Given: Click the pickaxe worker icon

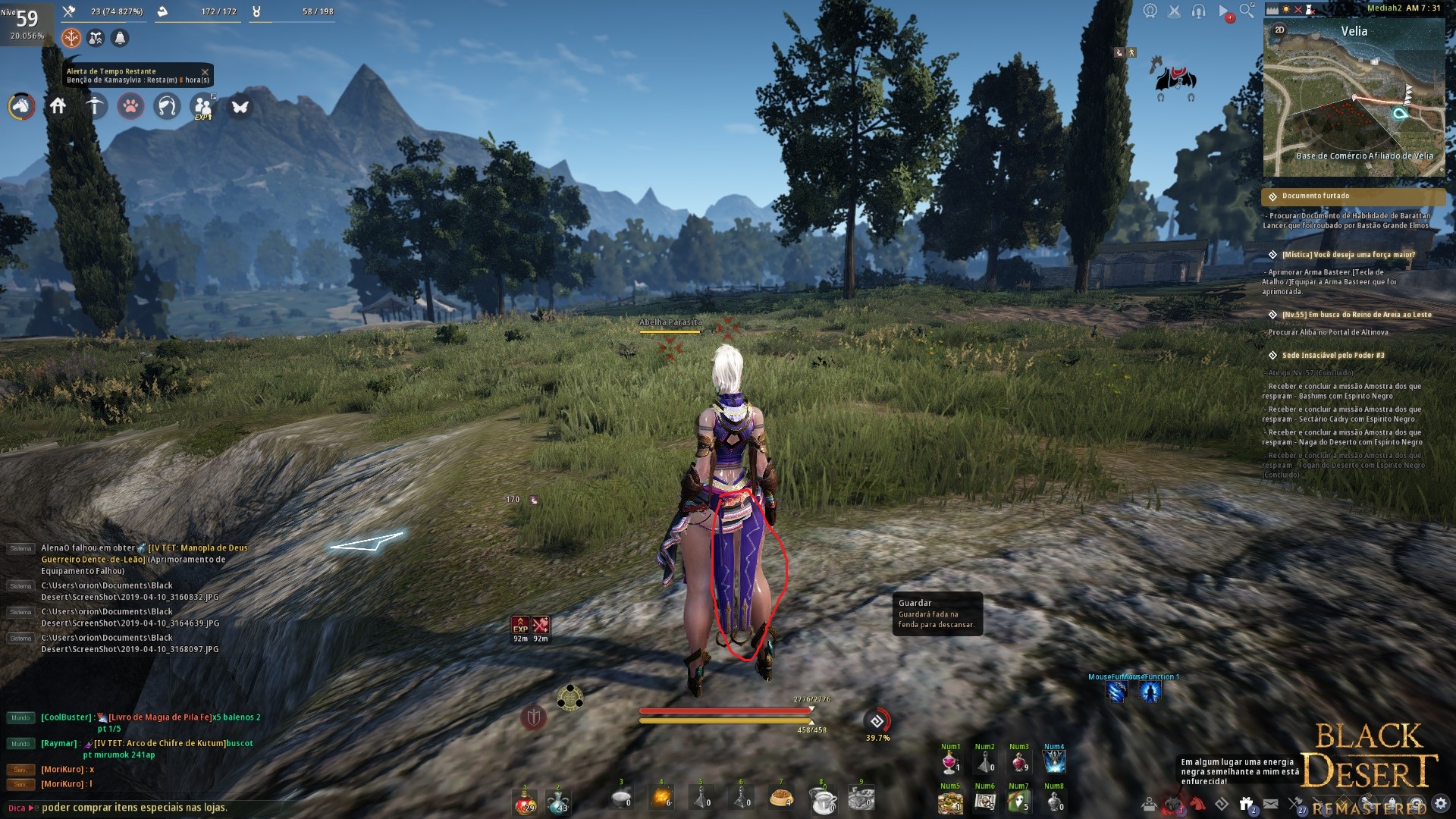Looking at the screenshot, I should point(95,106).
